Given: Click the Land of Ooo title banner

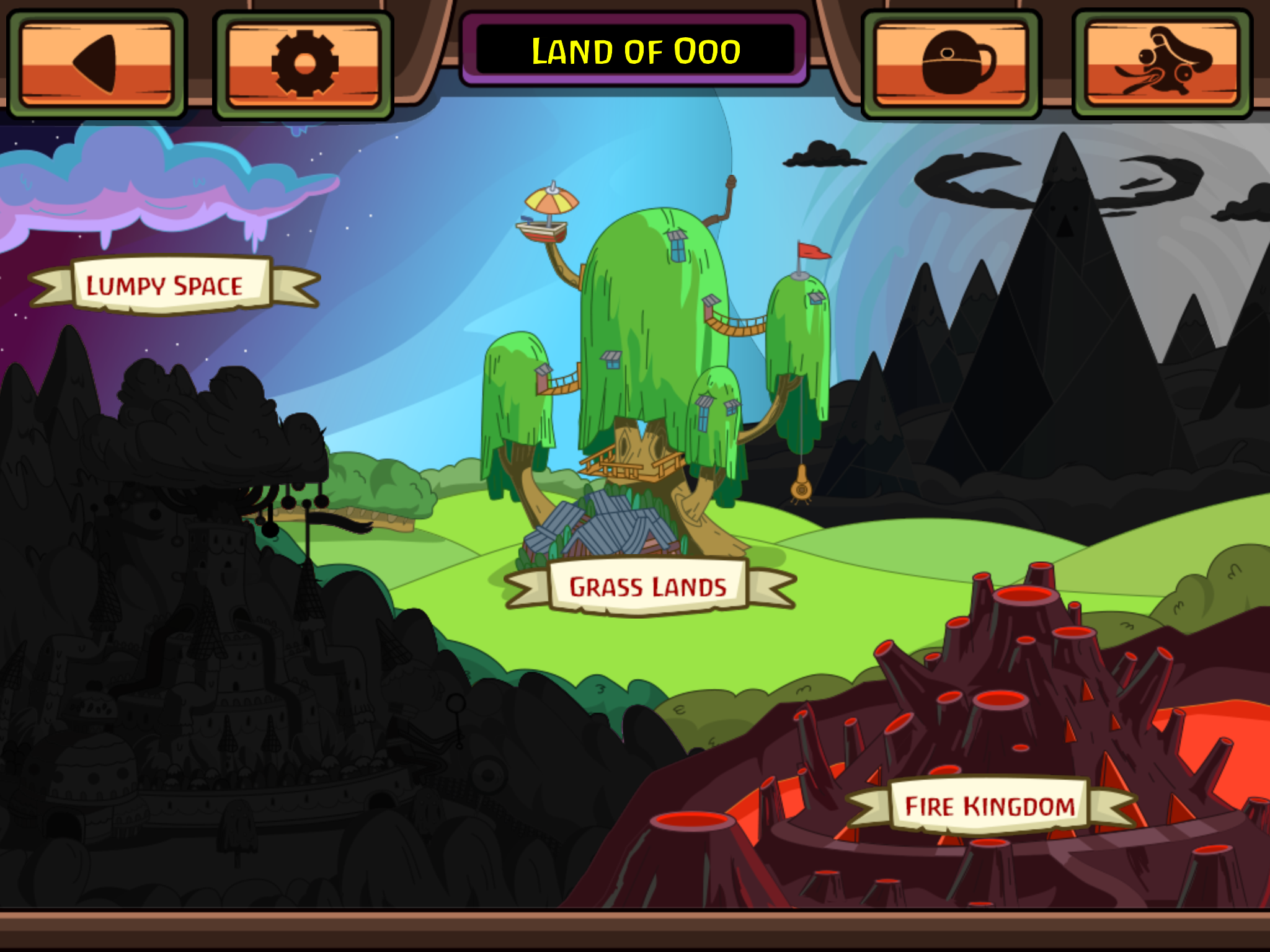Looking at the screenshot, I should coord(635,52).
